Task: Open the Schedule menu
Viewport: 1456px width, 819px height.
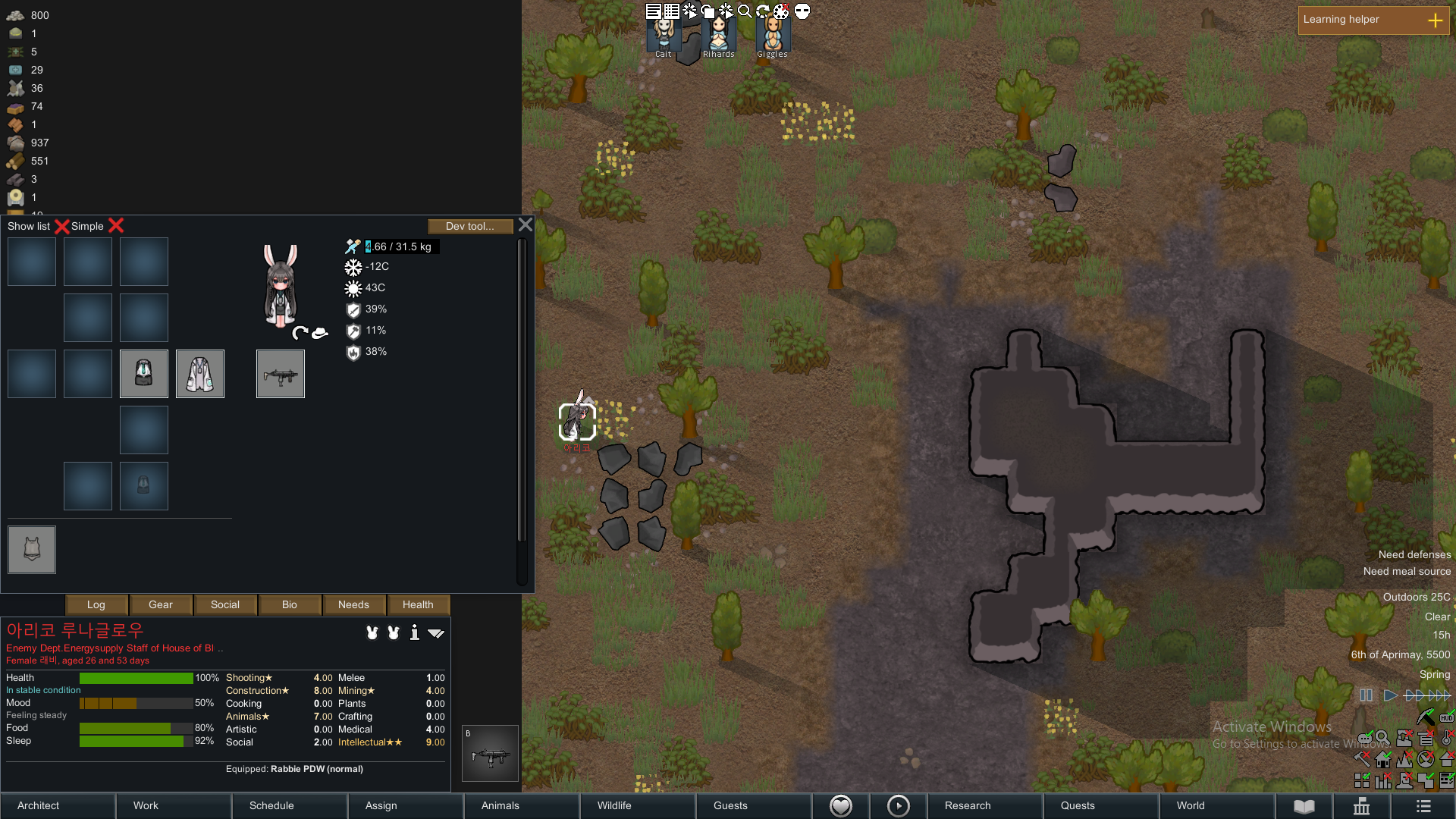Action: (x=271, y=805)
